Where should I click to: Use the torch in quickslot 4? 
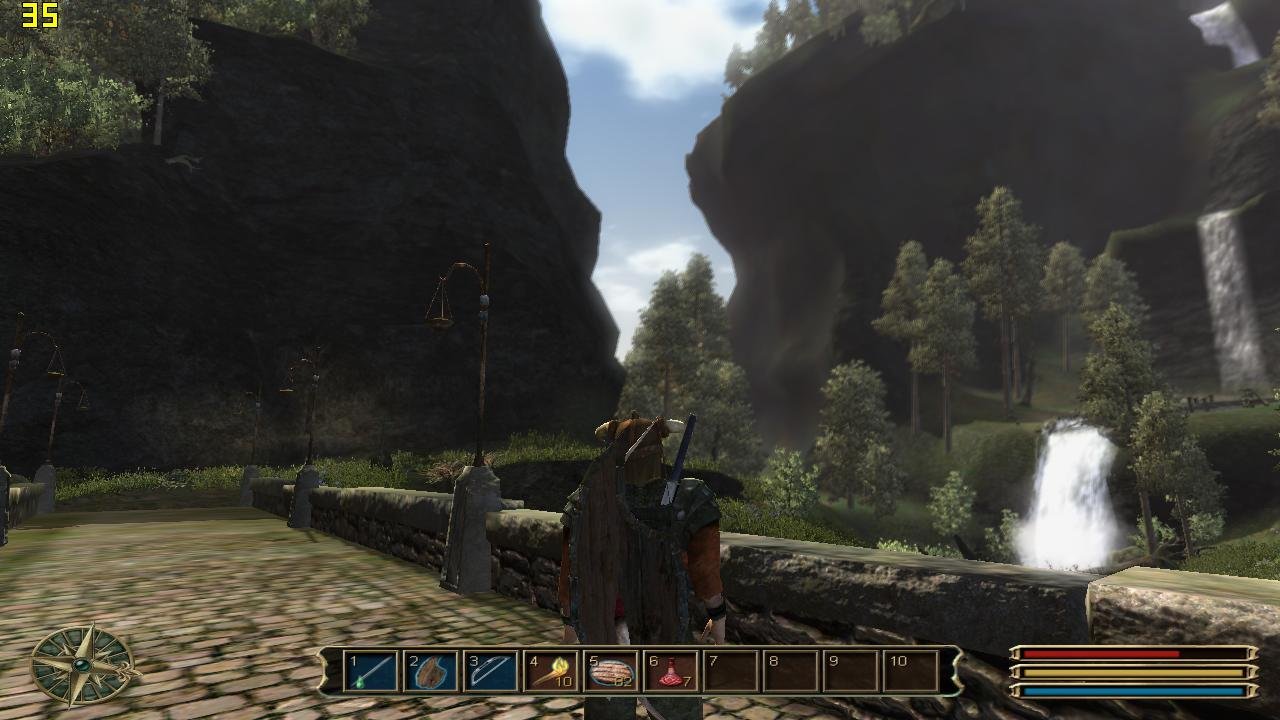tap(551, 671)
